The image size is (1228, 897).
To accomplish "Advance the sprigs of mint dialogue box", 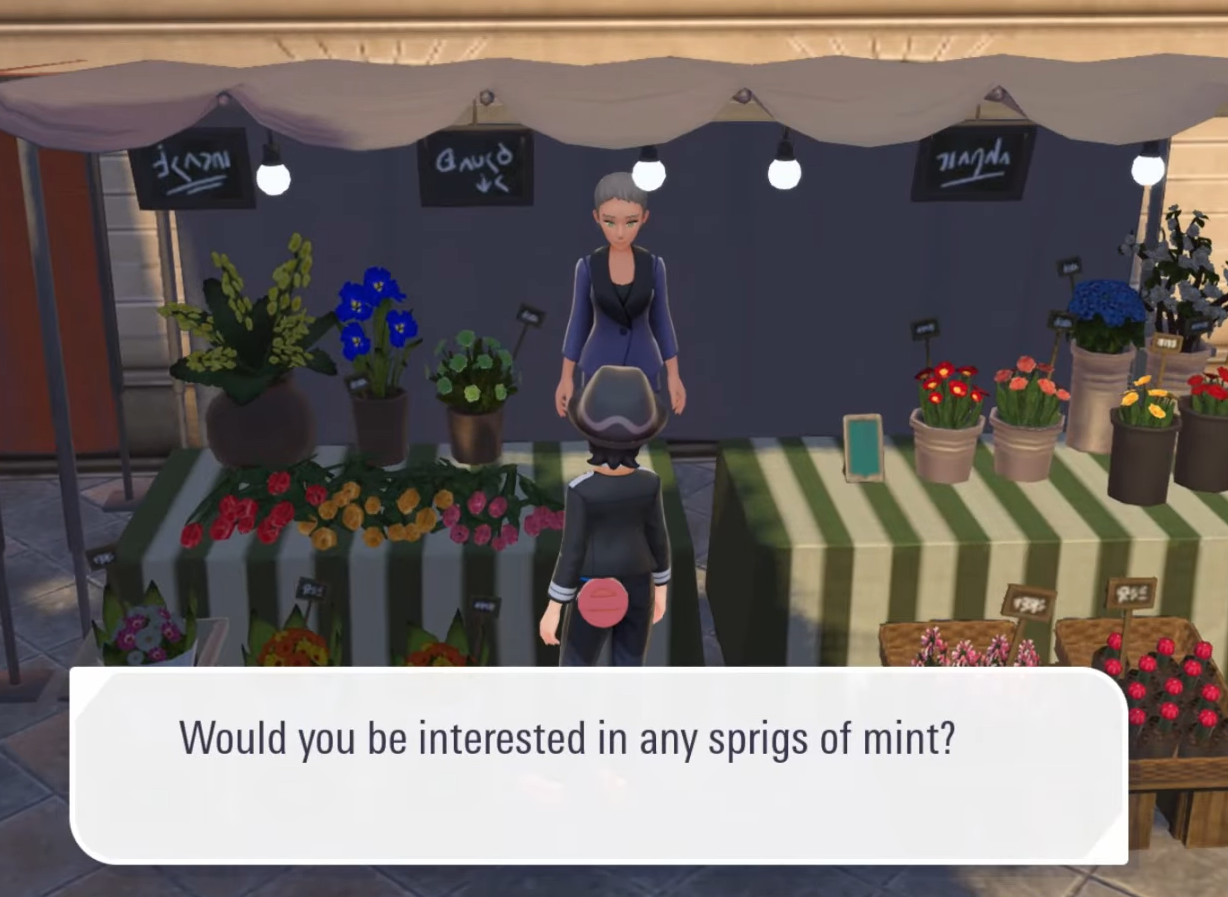I will point(598,764).
